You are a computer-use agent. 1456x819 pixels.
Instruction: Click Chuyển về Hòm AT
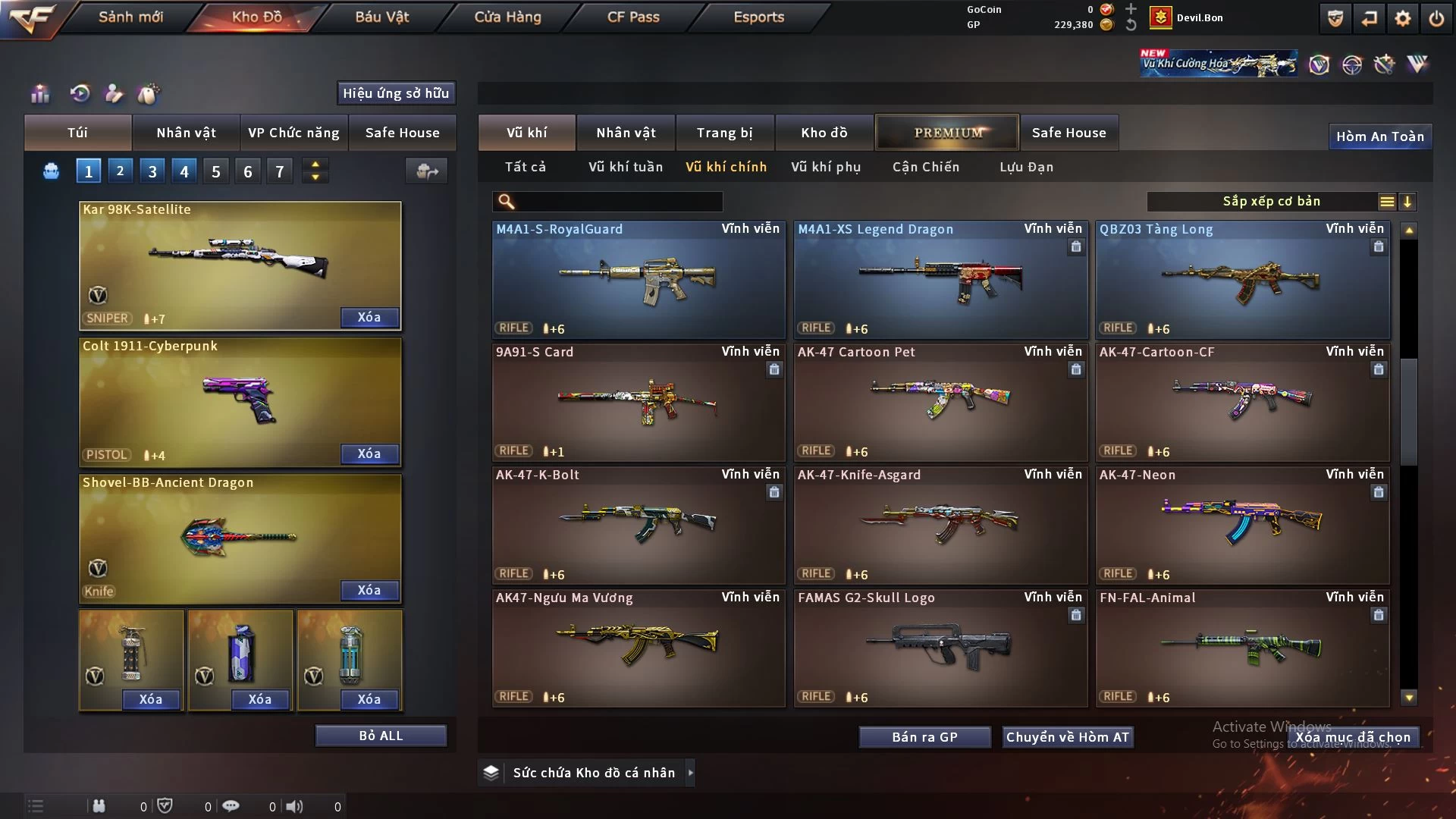[x=1068, y=737]
